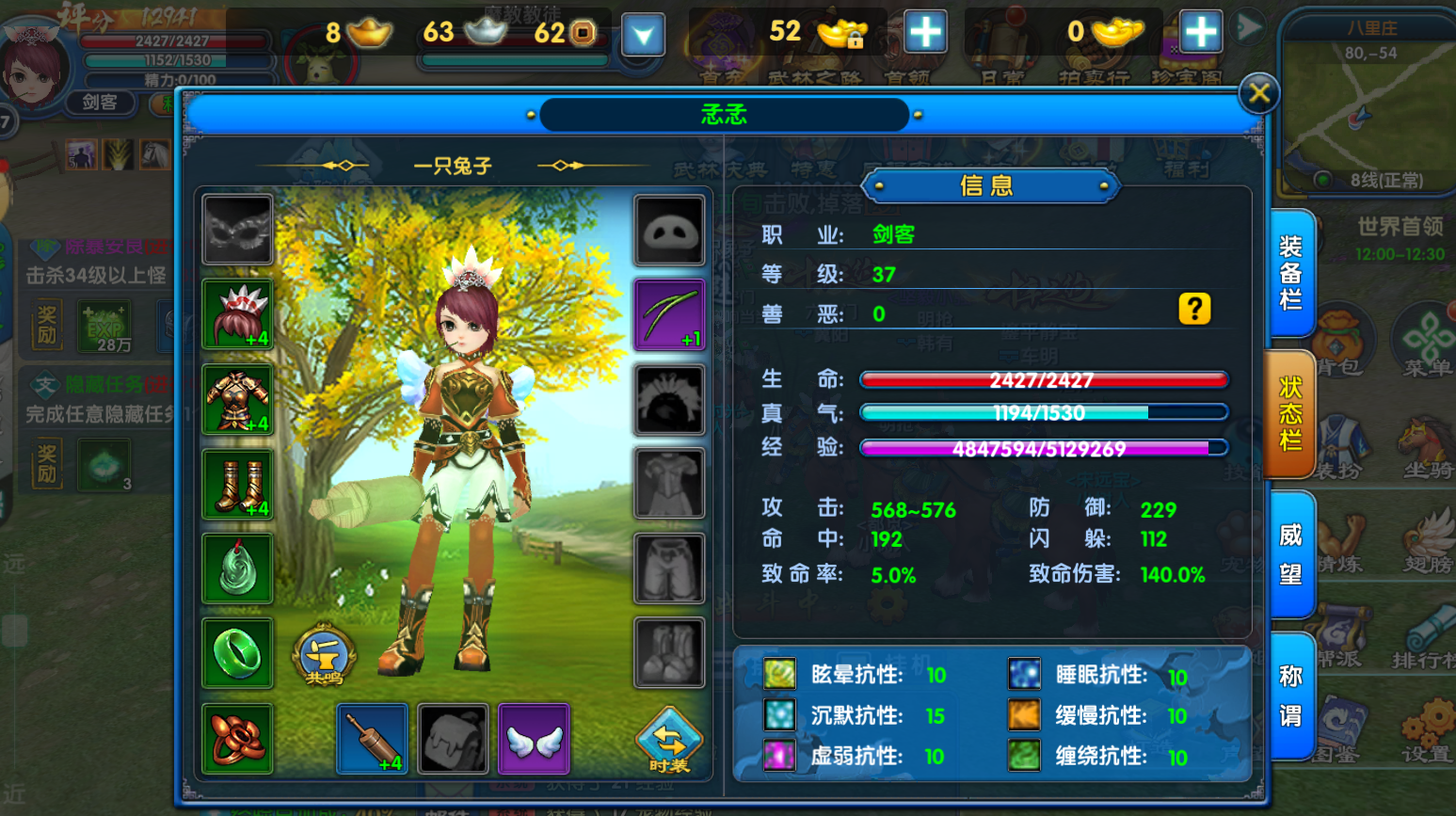Select the 状态栏 status tab
1456x816 pixels.
(x=1291, y=414)
